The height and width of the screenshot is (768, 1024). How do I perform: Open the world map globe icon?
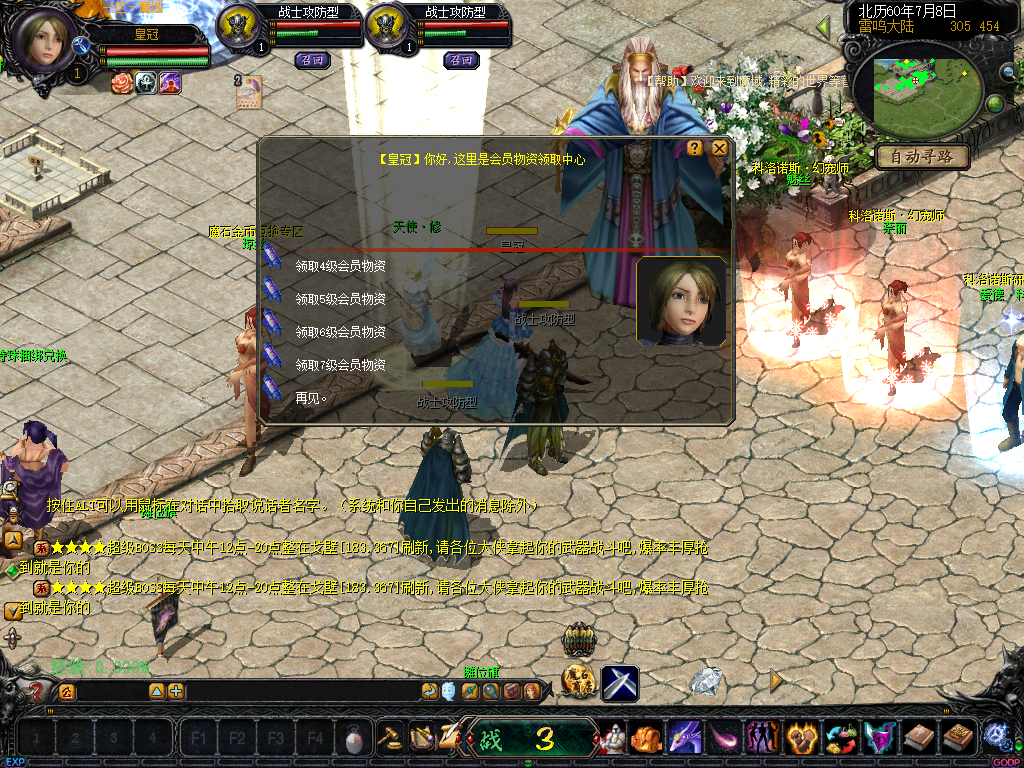995,104
